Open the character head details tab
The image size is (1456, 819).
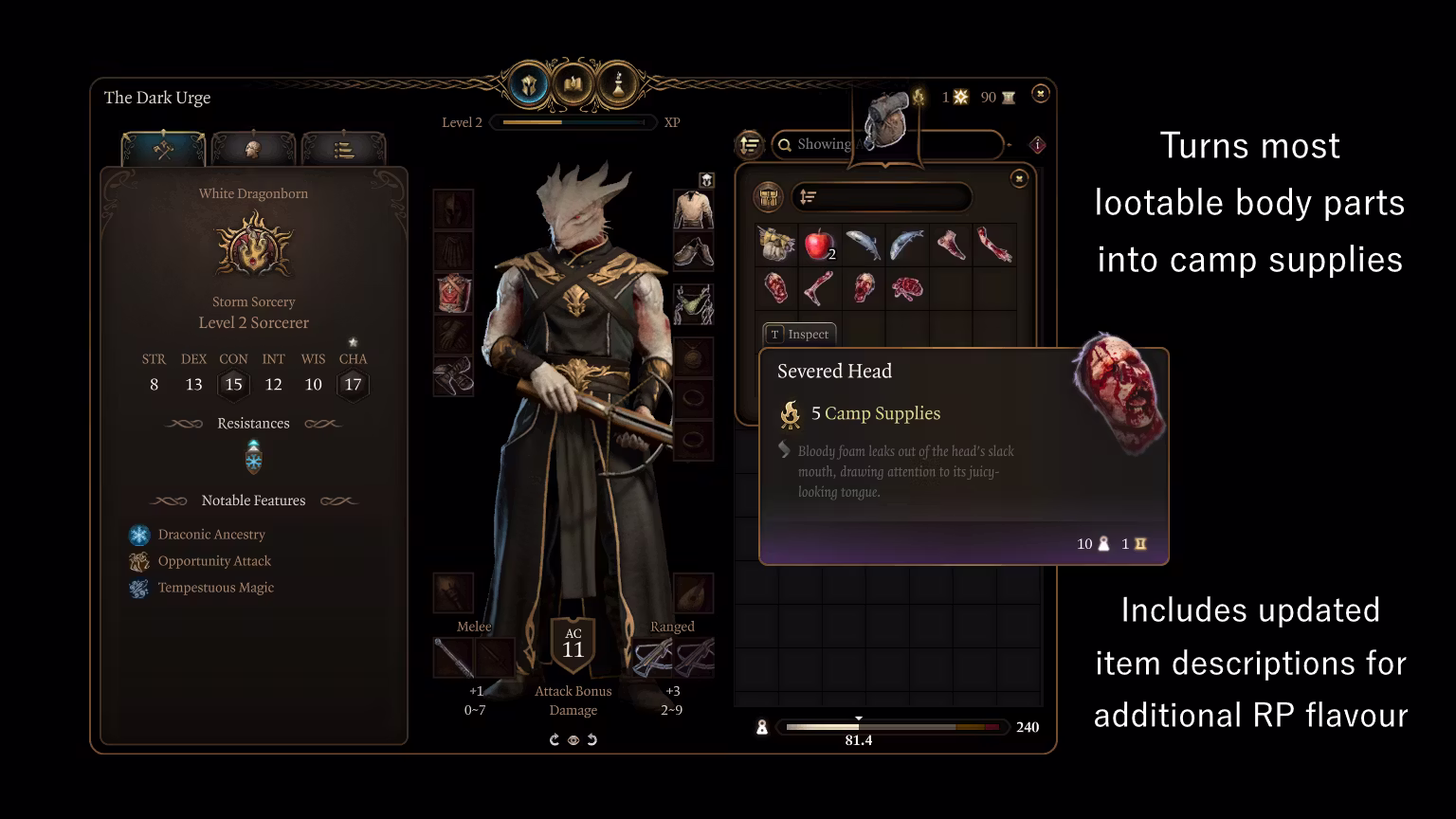pyautogui.click(x=253, y=150)
